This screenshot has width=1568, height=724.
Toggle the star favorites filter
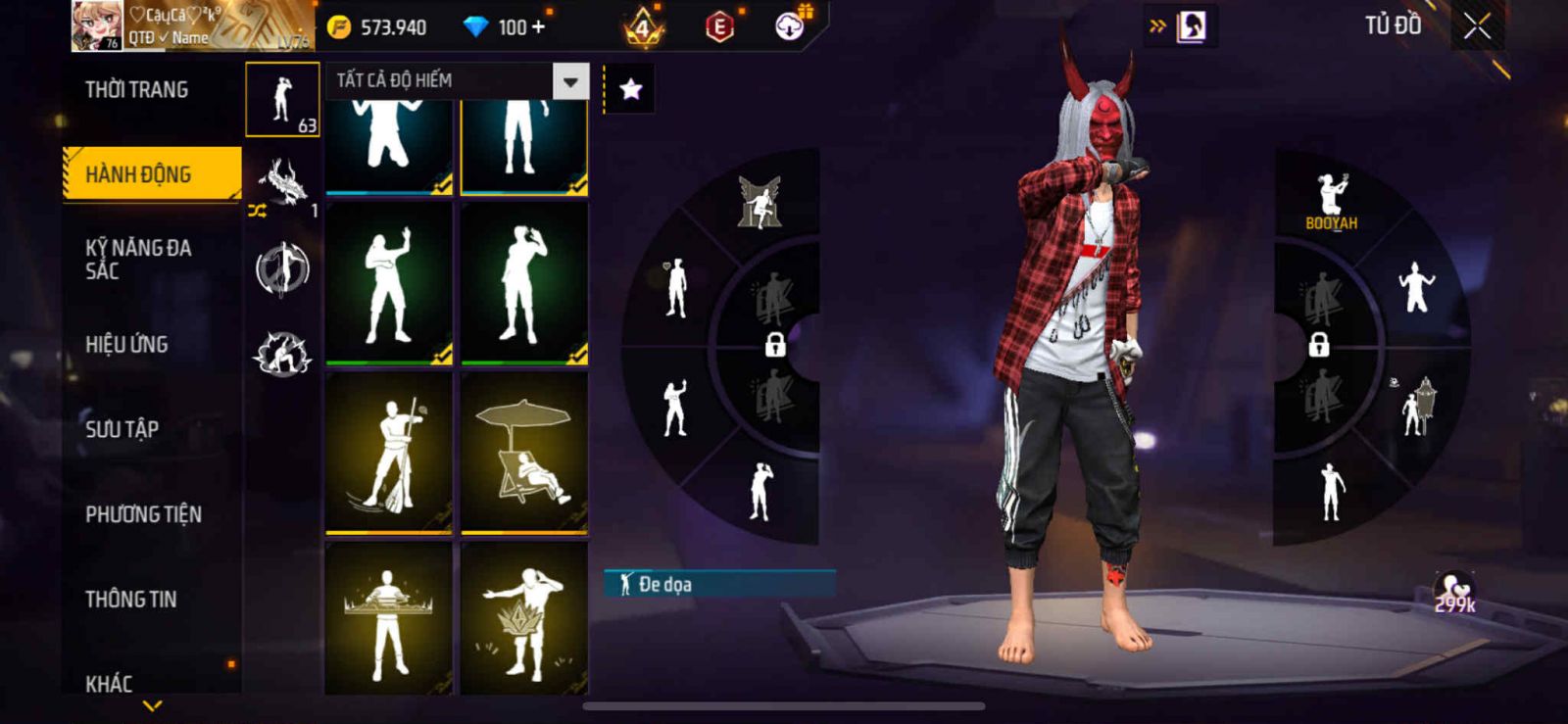pos(630,90)
